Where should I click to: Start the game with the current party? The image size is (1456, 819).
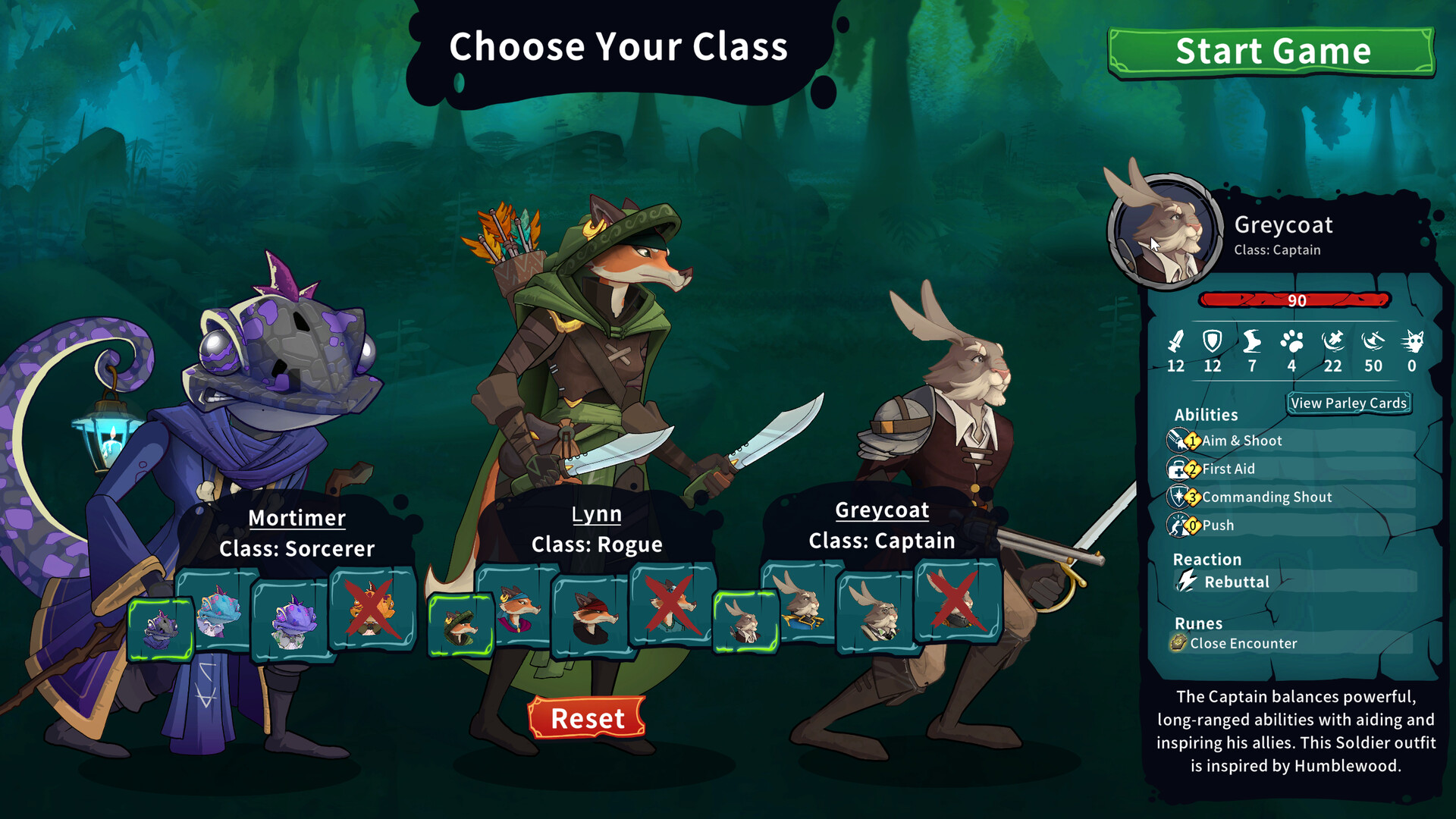(x=1272, y=52)
